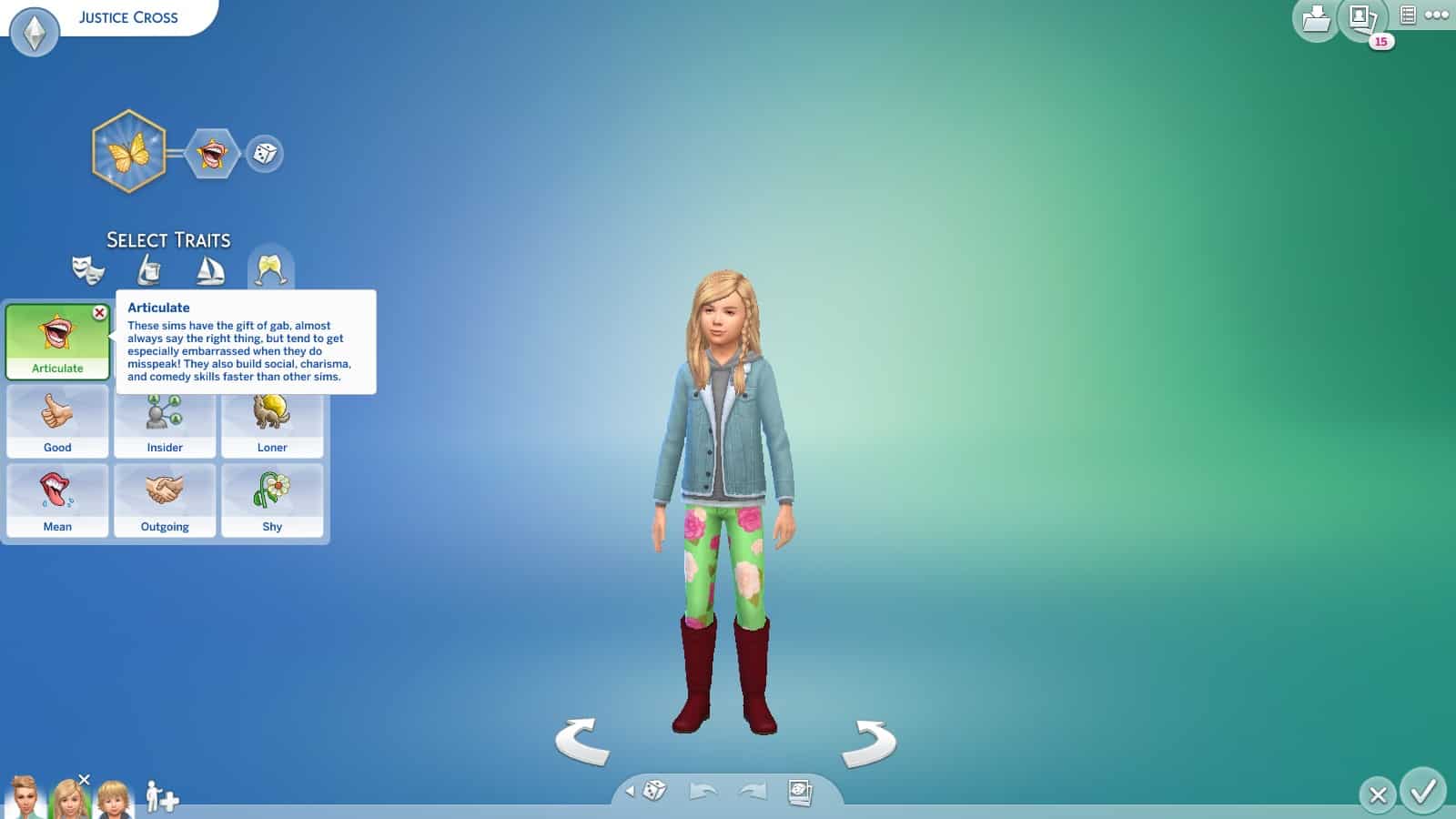
Task: Rotate the sim using the left arrow
Action: pos(582,741)
